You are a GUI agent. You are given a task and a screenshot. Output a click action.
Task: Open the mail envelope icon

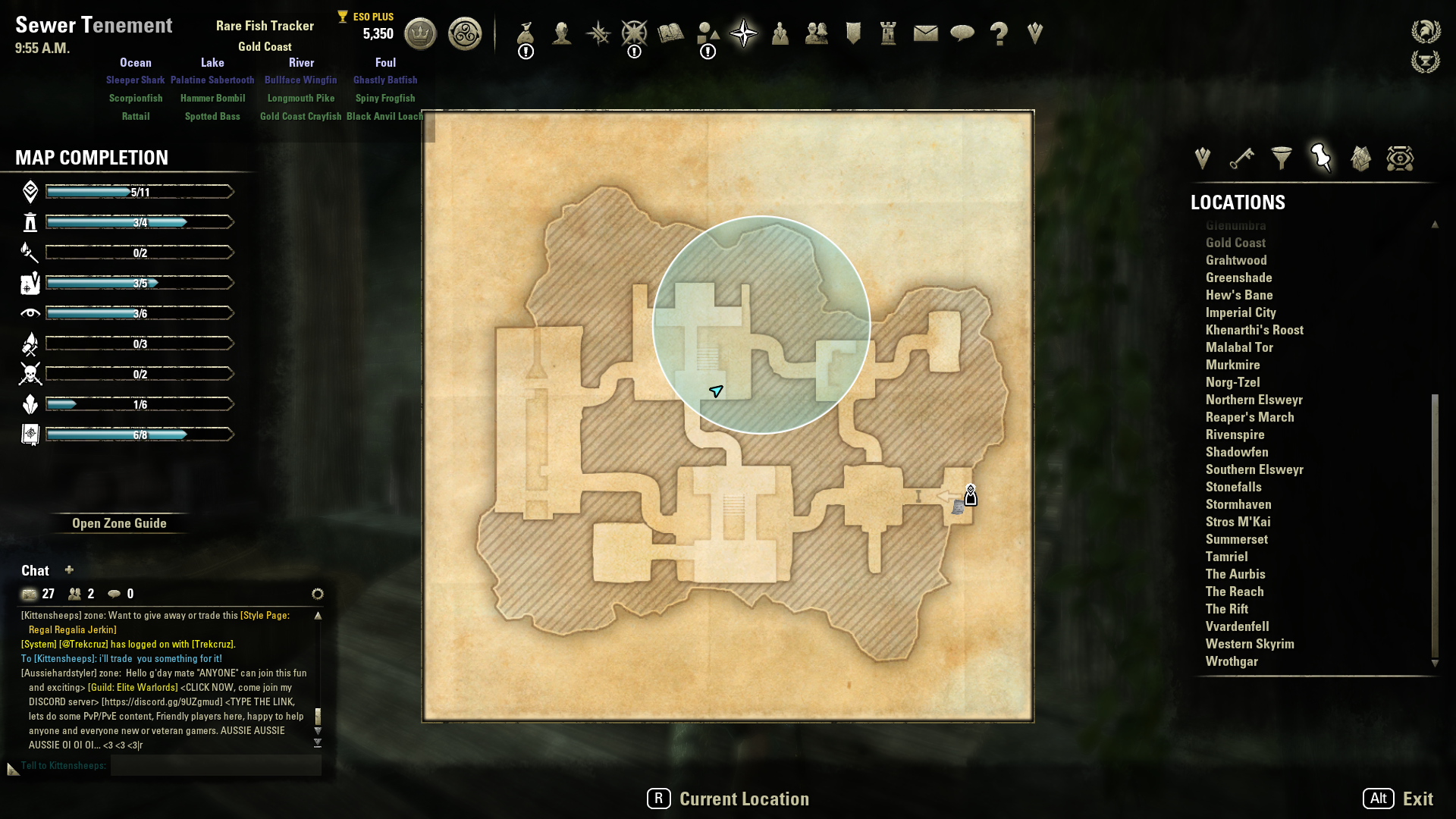pos(925,33)
